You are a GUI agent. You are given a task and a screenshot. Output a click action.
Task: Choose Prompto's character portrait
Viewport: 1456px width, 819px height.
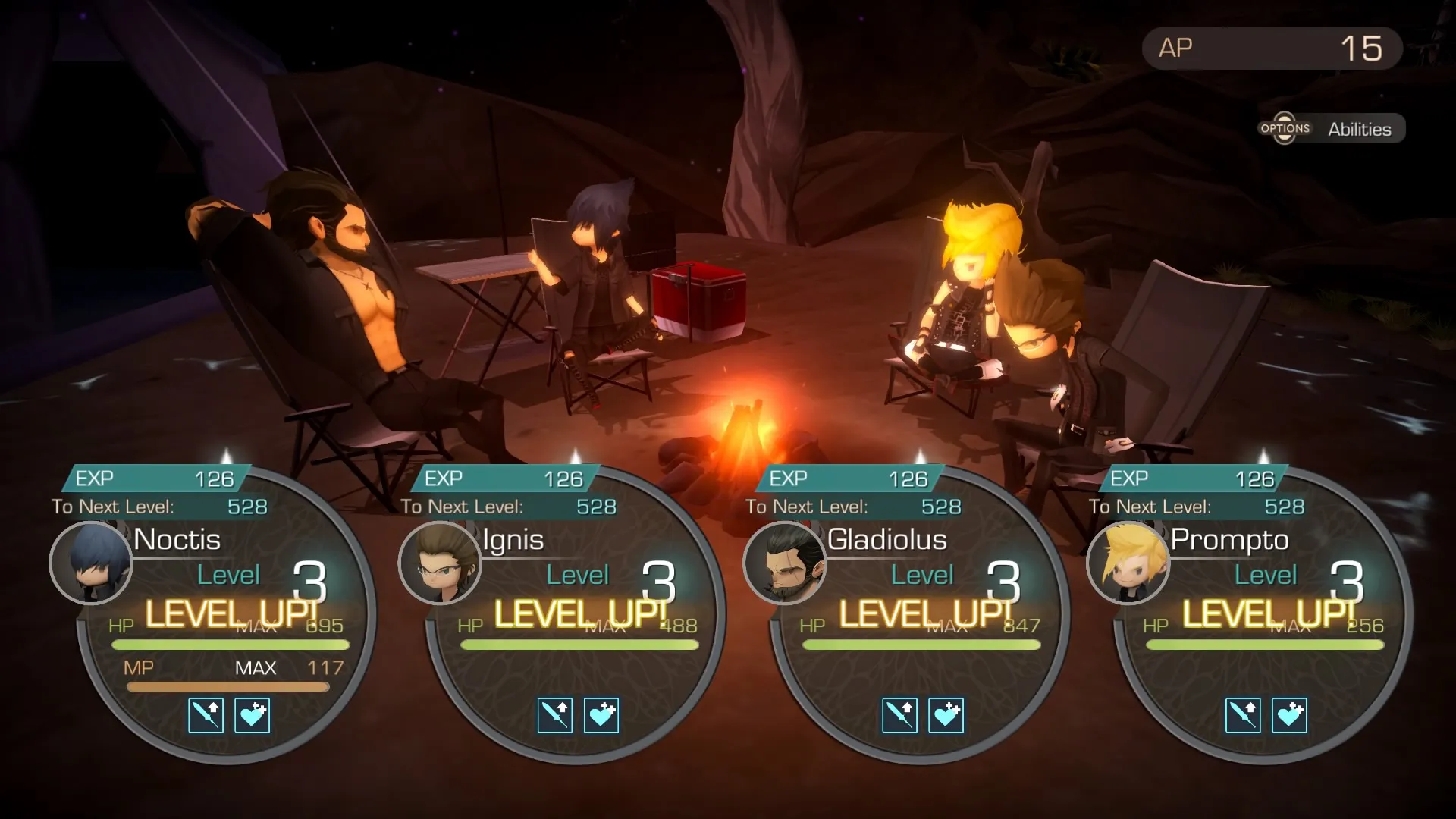pos(1128,563)
